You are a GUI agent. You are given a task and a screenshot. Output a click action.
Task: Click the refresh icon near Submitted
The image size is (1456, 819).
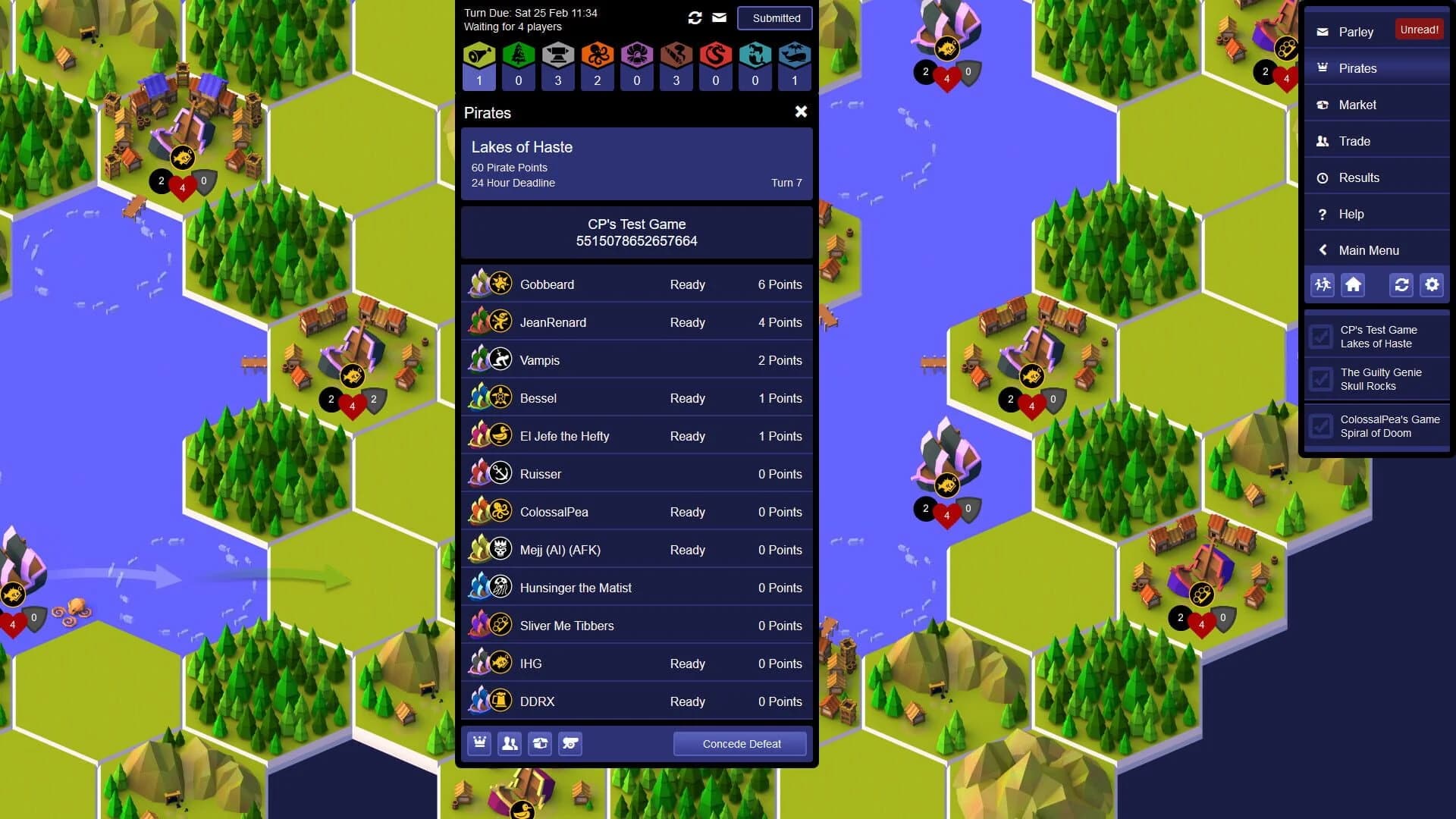[695, 17]
